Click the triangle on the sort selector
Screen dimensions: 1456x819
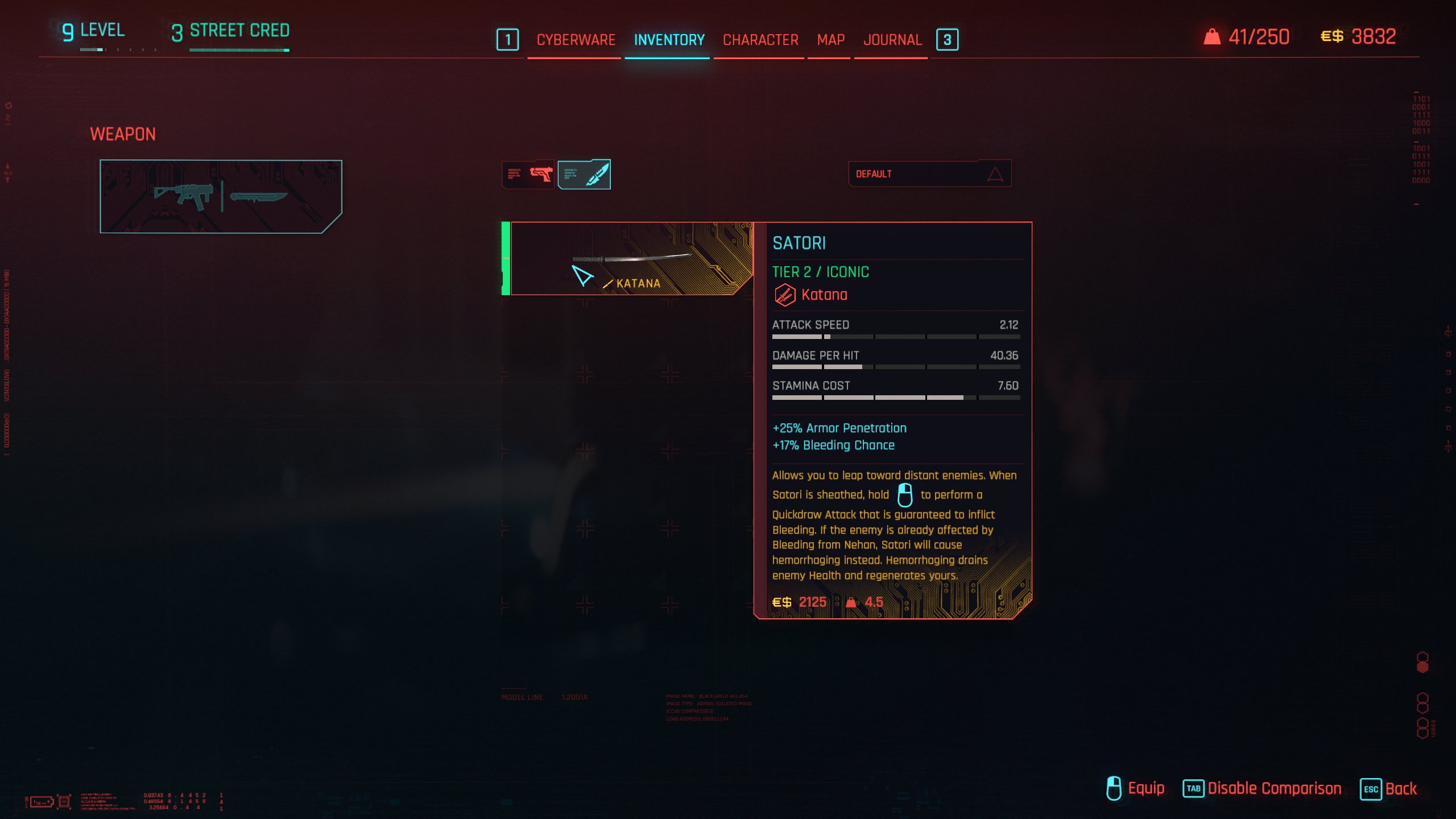point(994,174)
